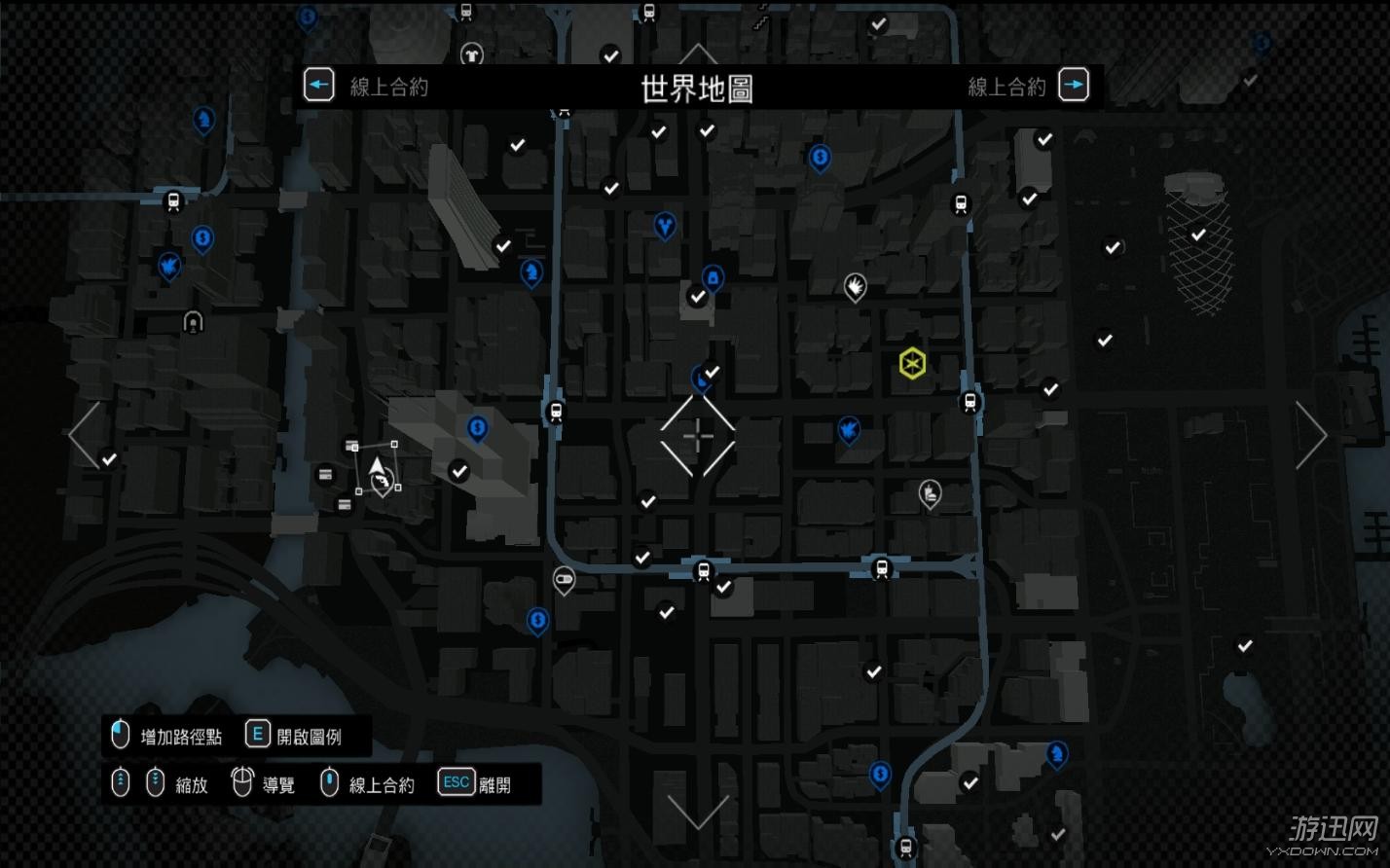The image size is (1390, 868).
Task: Pan the map up with the top chevron
Action: pyautogui.click(x=698, y=53)
